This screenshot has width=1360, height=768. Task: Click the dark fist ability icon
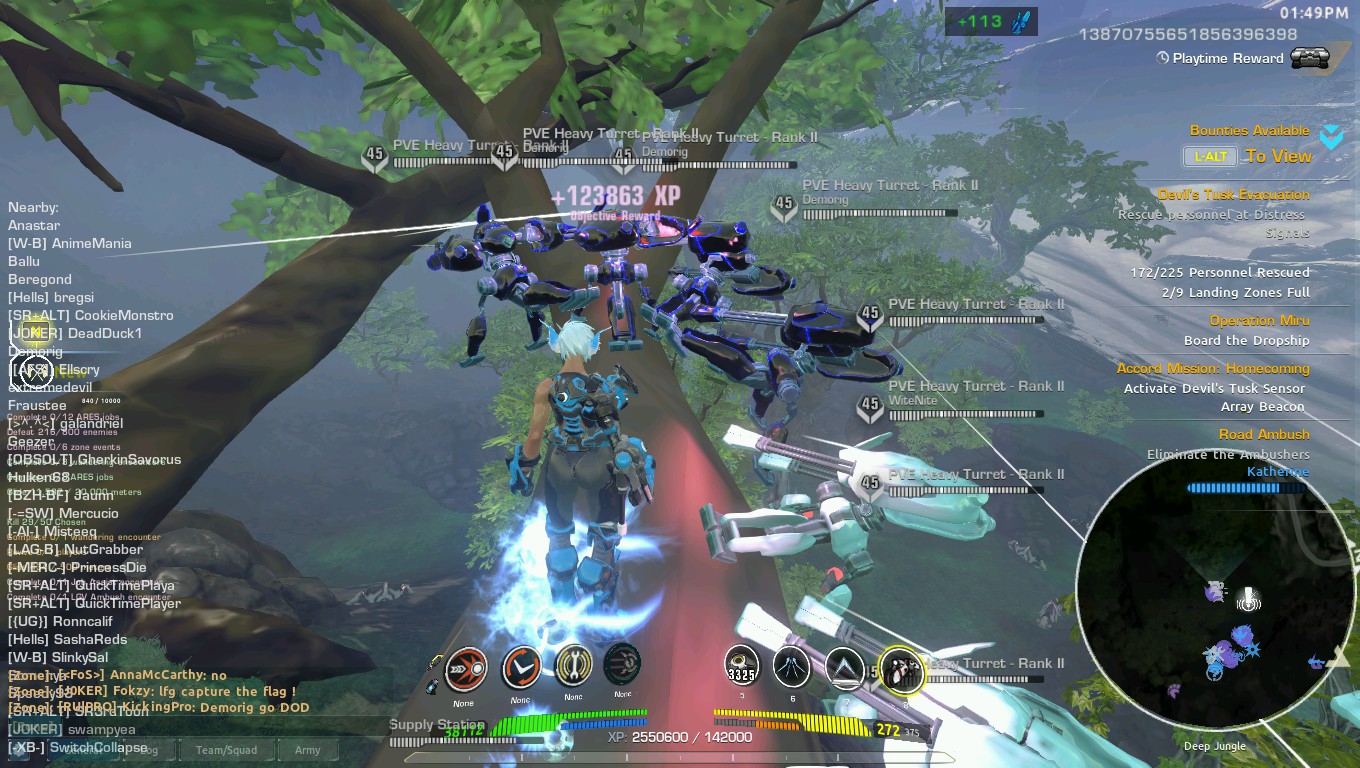pos(625,665)
